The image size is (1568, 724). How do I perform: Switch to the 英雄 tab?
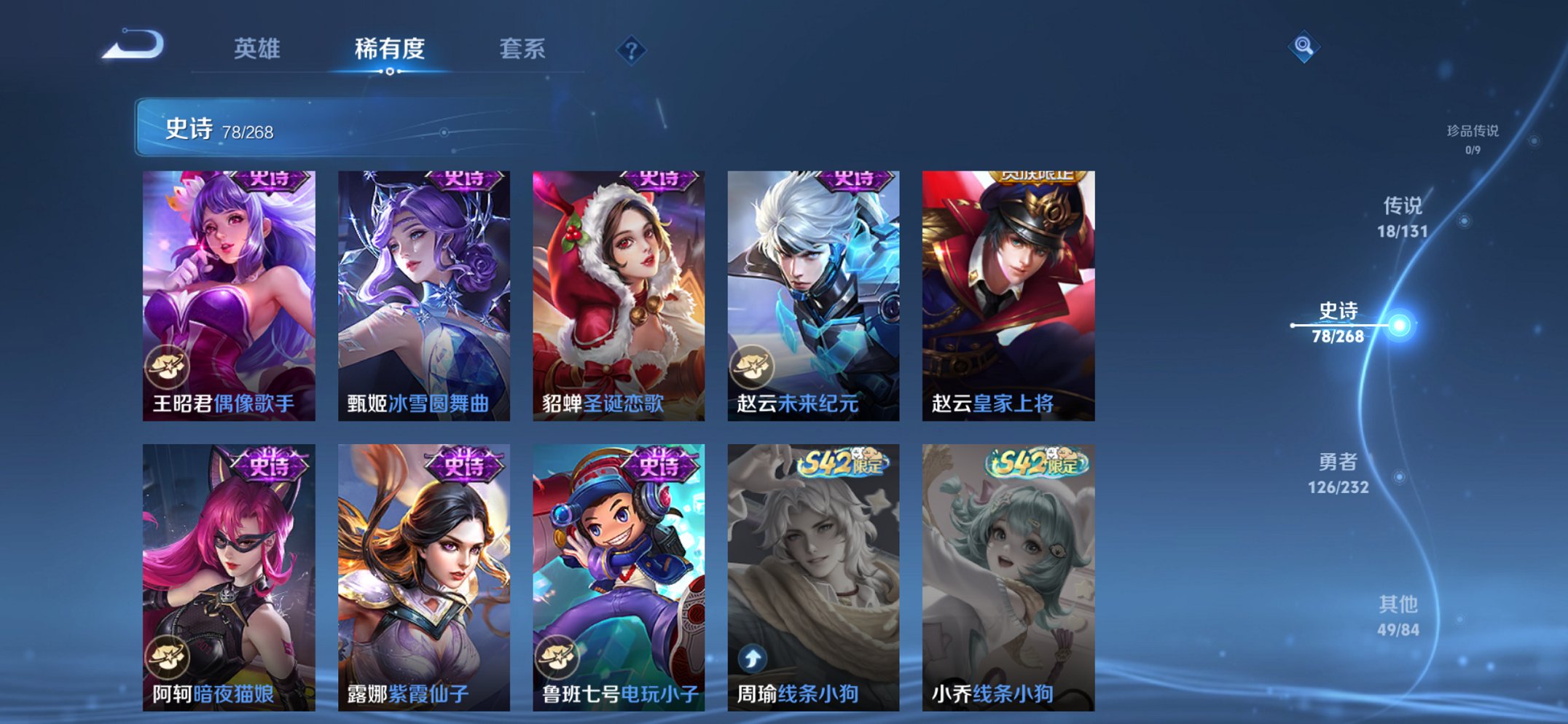[259, 50]
